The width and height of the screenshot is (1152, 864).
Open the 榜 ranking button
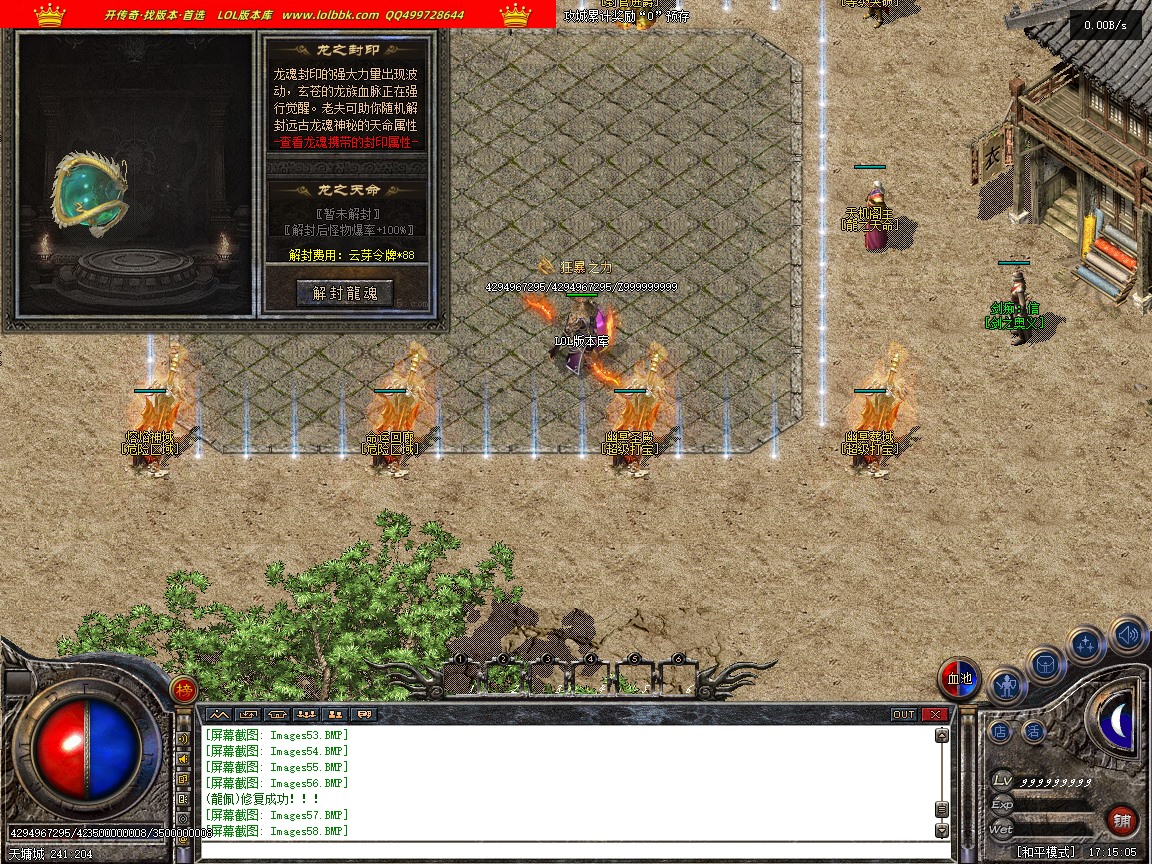(x=183, y=689)
